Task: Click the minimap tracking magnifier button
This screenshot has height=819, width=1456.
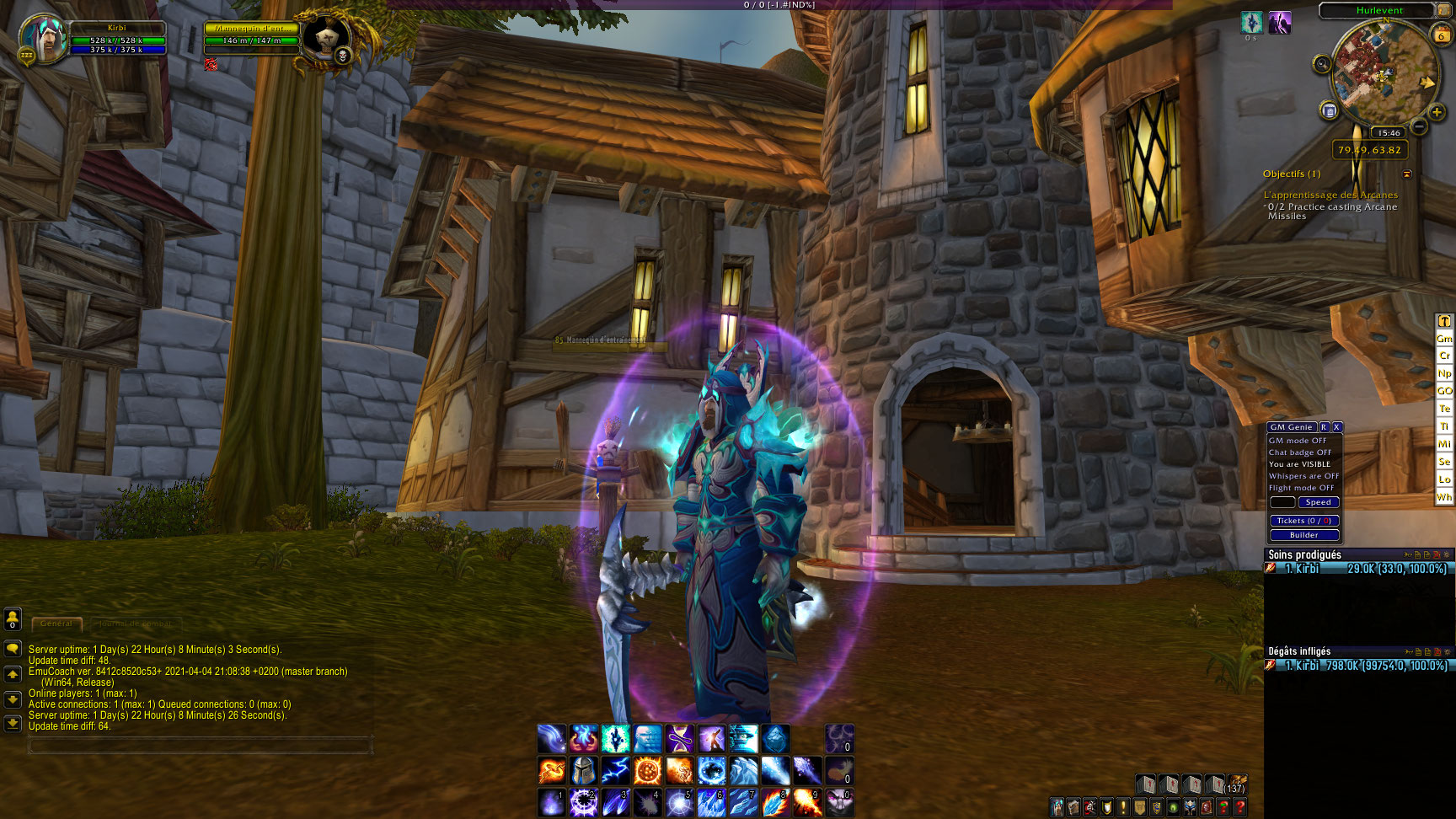Action: click(x=1321, y=64)
